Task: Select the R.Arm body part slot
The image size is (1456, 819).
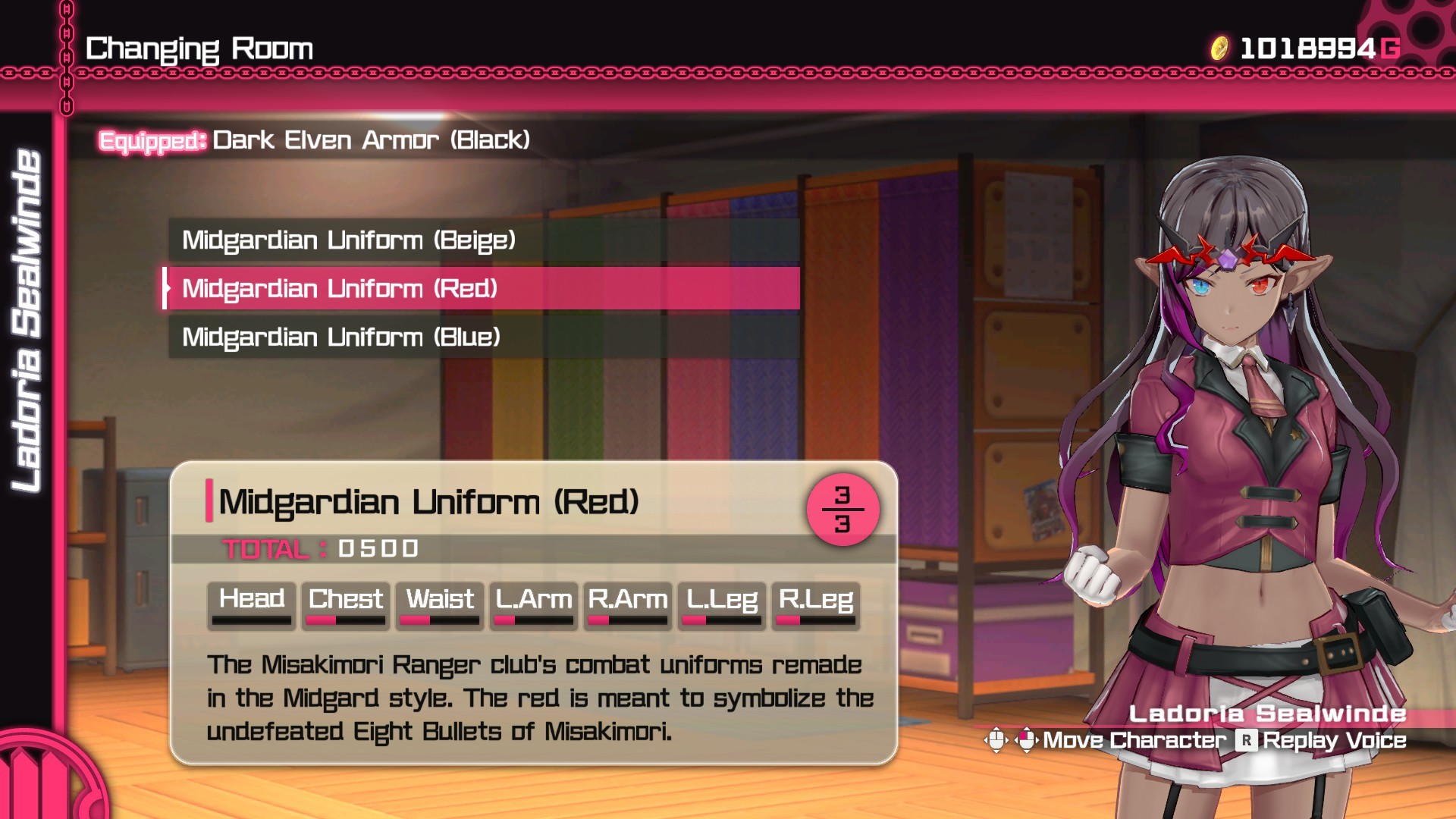Action: (626, 603)
